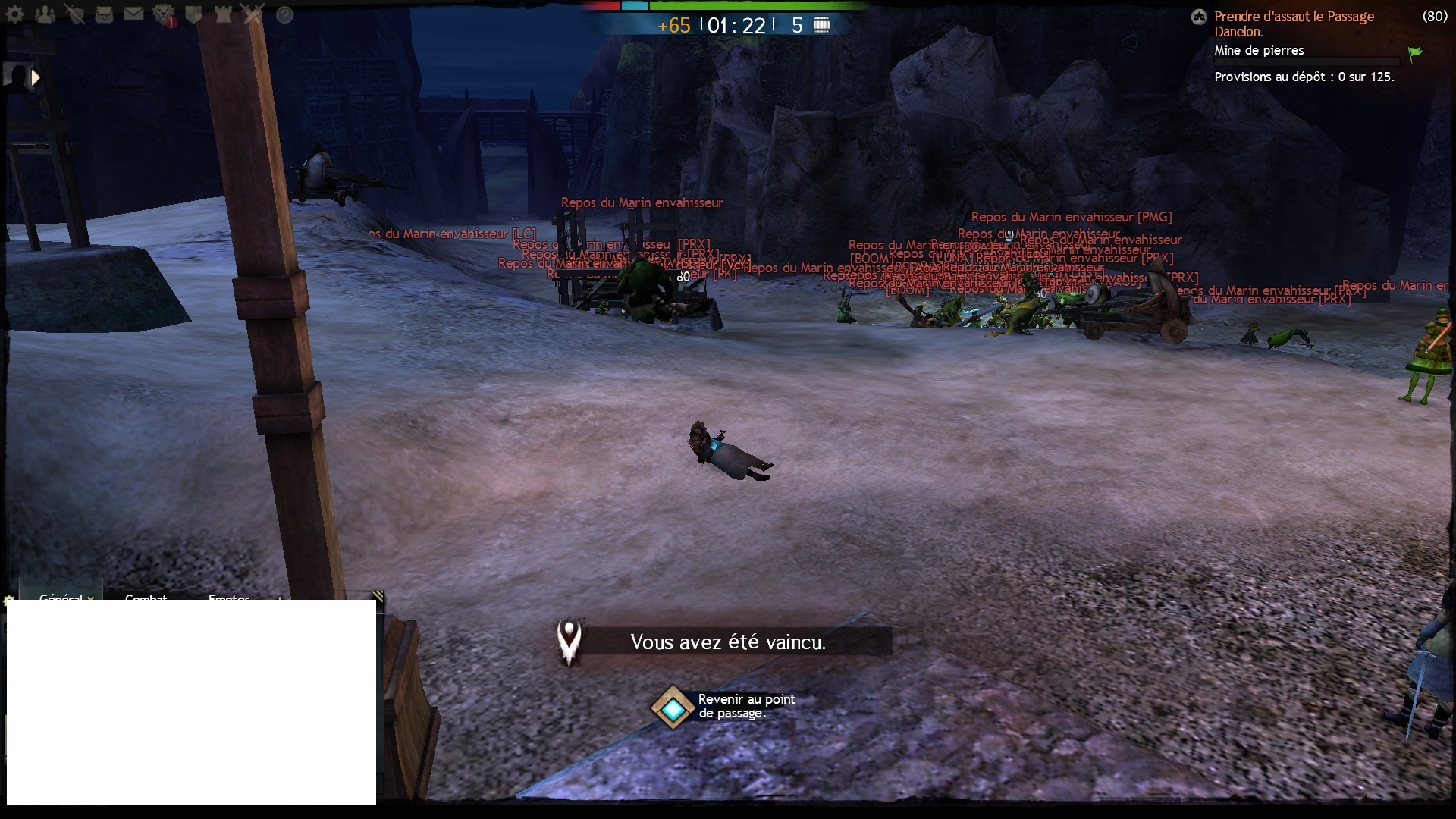Expand the party portrait arrow

tap(35, 77)
